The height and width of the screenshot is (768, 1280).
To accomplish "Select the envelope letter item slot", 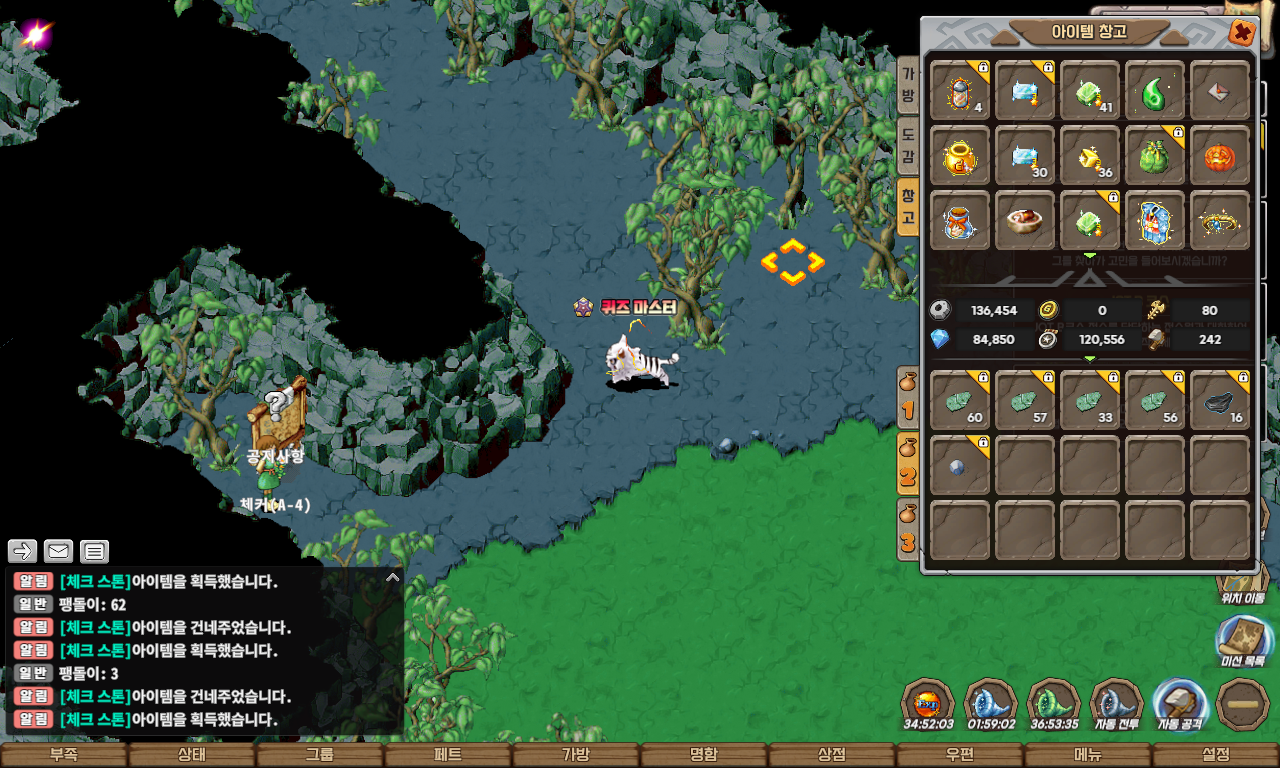I will 1220,91.
